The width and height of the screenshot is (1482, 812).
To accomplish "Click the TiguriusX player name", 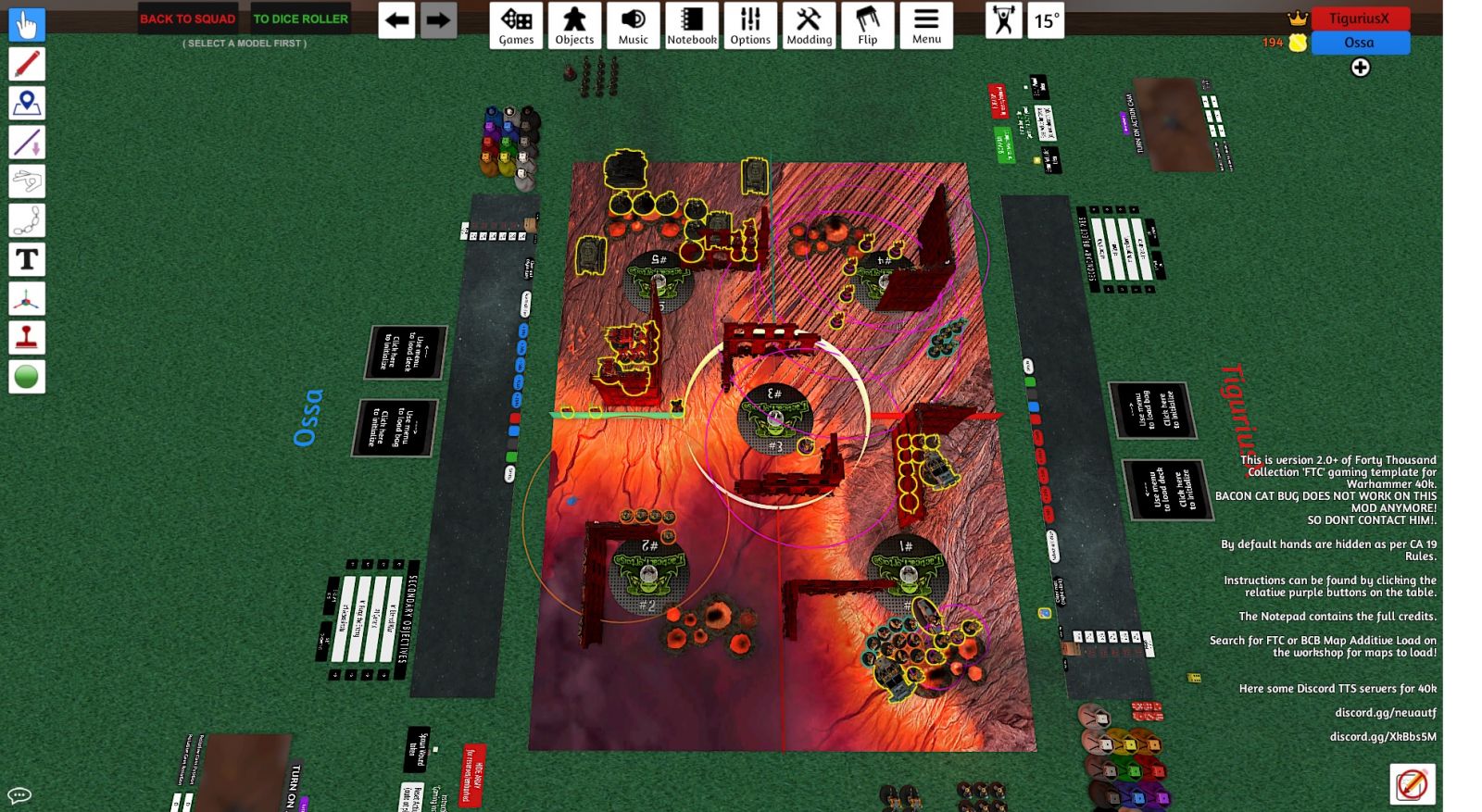I will 1359,19.
